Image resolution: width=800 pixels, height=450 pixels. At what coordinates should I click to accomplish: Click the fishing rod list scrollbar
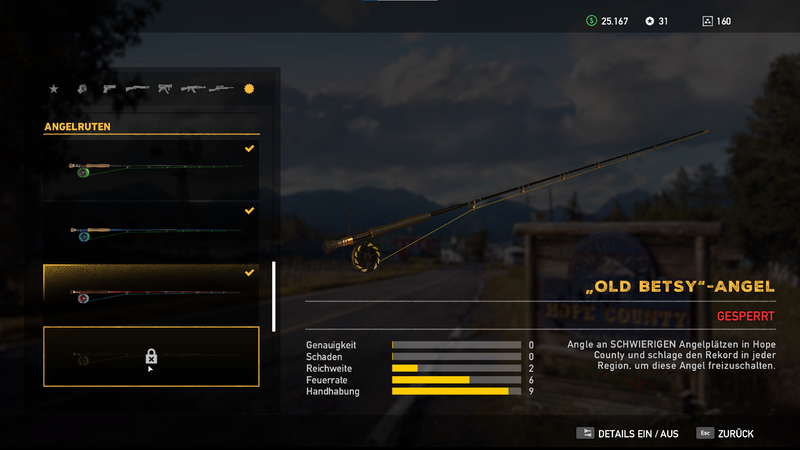pyautogui.click(x=274, y=296)
